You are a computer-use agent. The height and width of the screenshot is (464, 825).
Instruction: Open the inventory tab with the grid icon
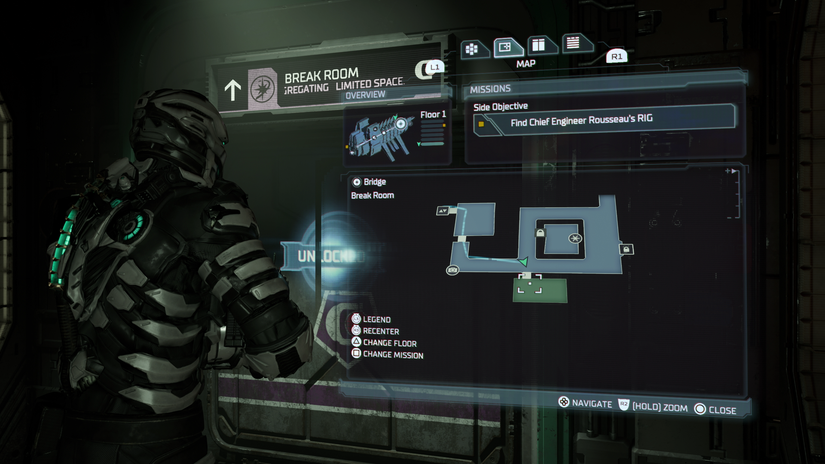click(x=472, y=49)
